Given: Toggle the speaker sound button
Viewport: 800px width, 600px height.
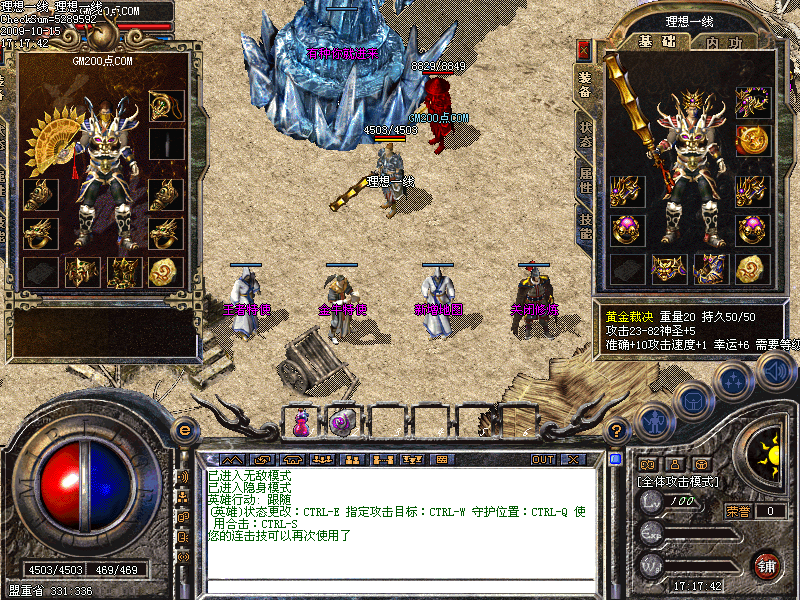Looking at the screenshot, I should coord(775,371).
